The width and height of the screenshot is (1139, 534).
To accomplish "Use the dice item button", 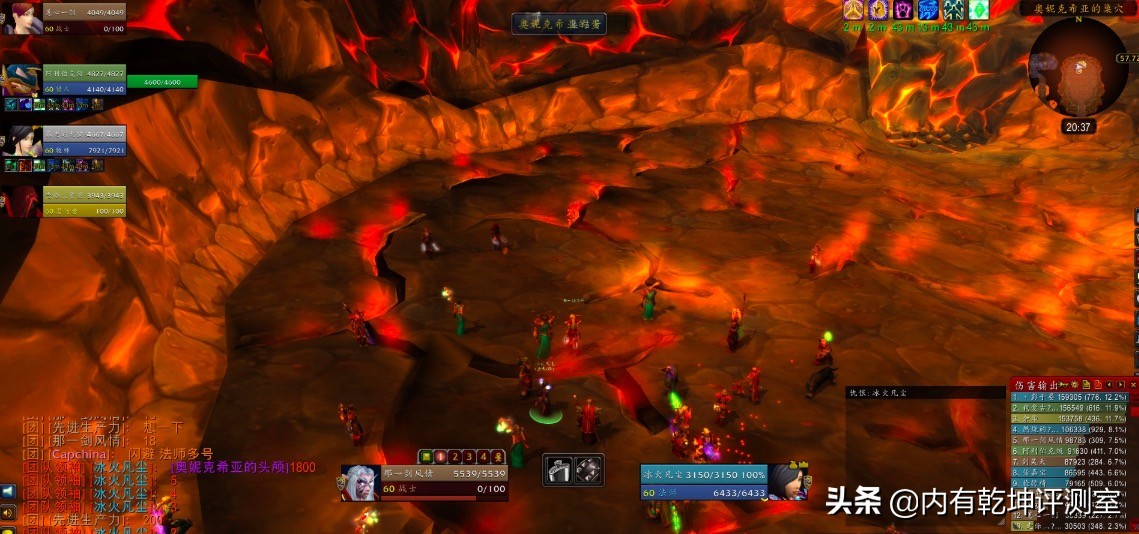I will coord(588,469).
